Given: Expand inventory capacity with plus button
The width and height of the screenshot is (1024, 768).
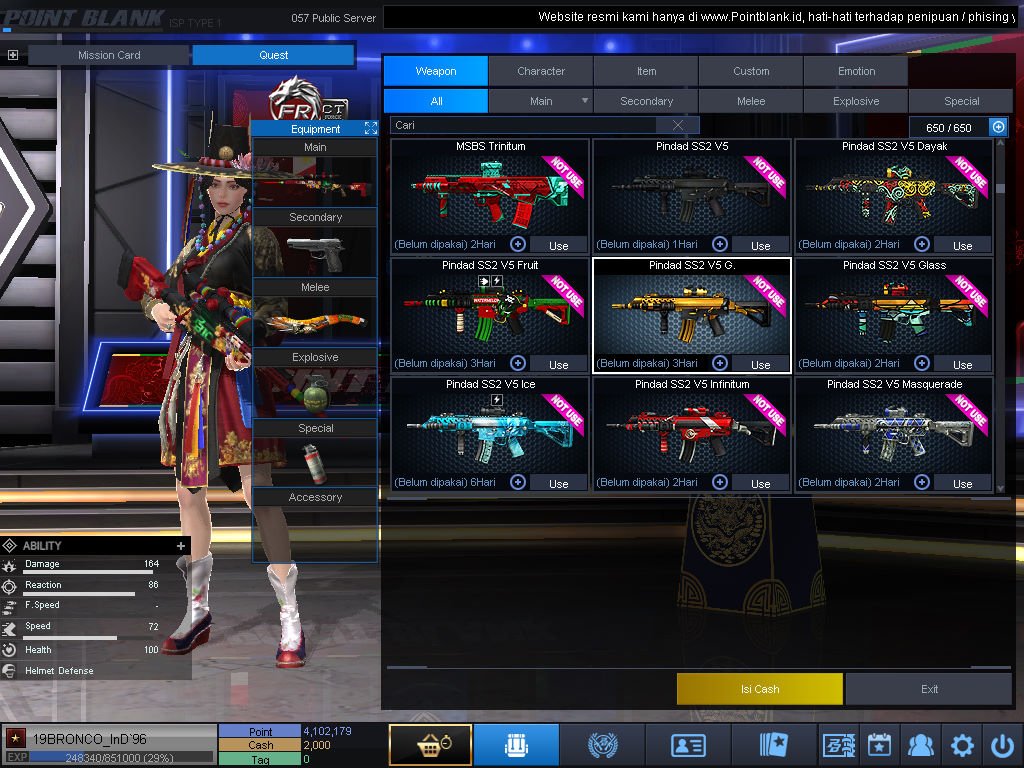Looking at the screenshot, I should point(998,127).
